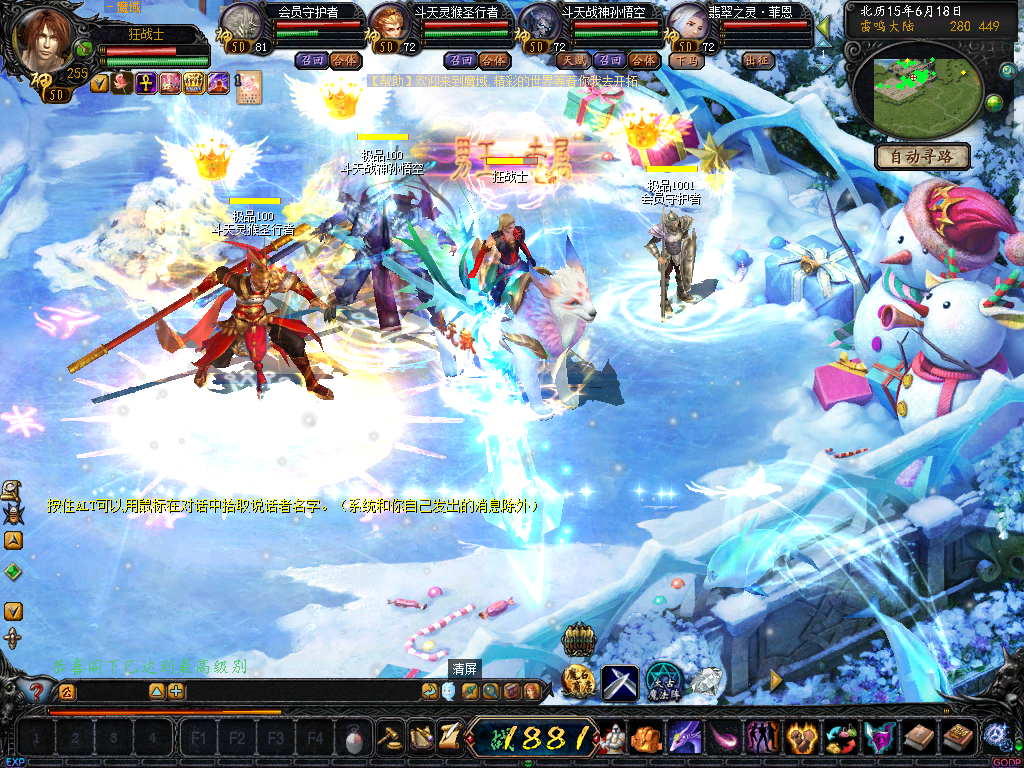Dismount using the 下马 button
This screenshot has width=1024, height=768.
686,60
